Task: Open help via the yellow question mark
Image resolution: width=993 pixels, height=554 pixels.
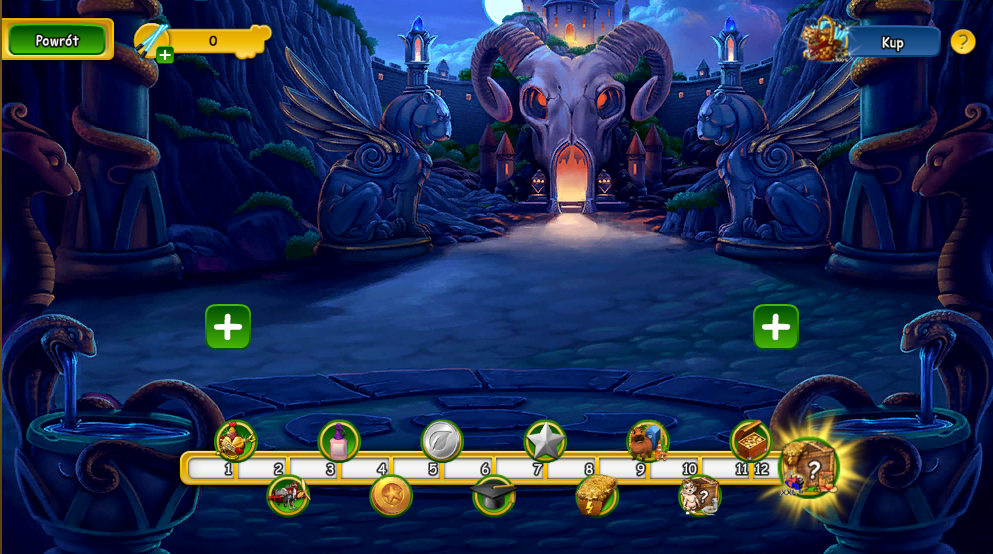Action: [962, 42]
